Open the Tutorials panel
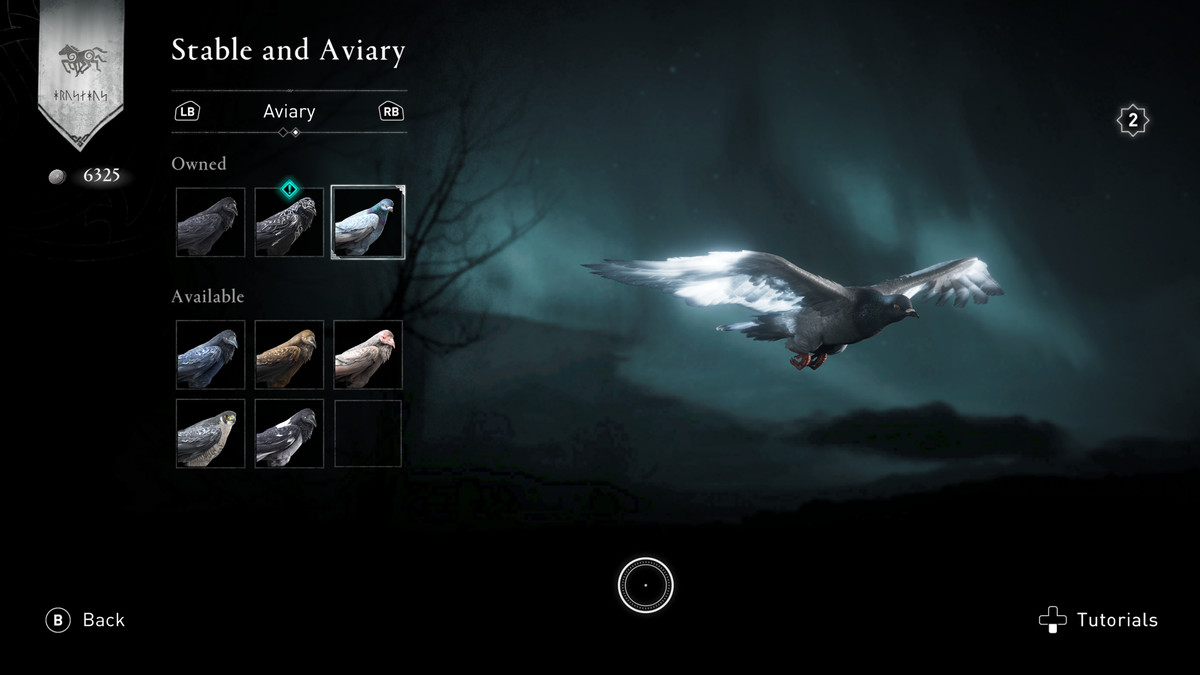Viewport: 1200px width, 675px height. click(x=1099, y=620)
